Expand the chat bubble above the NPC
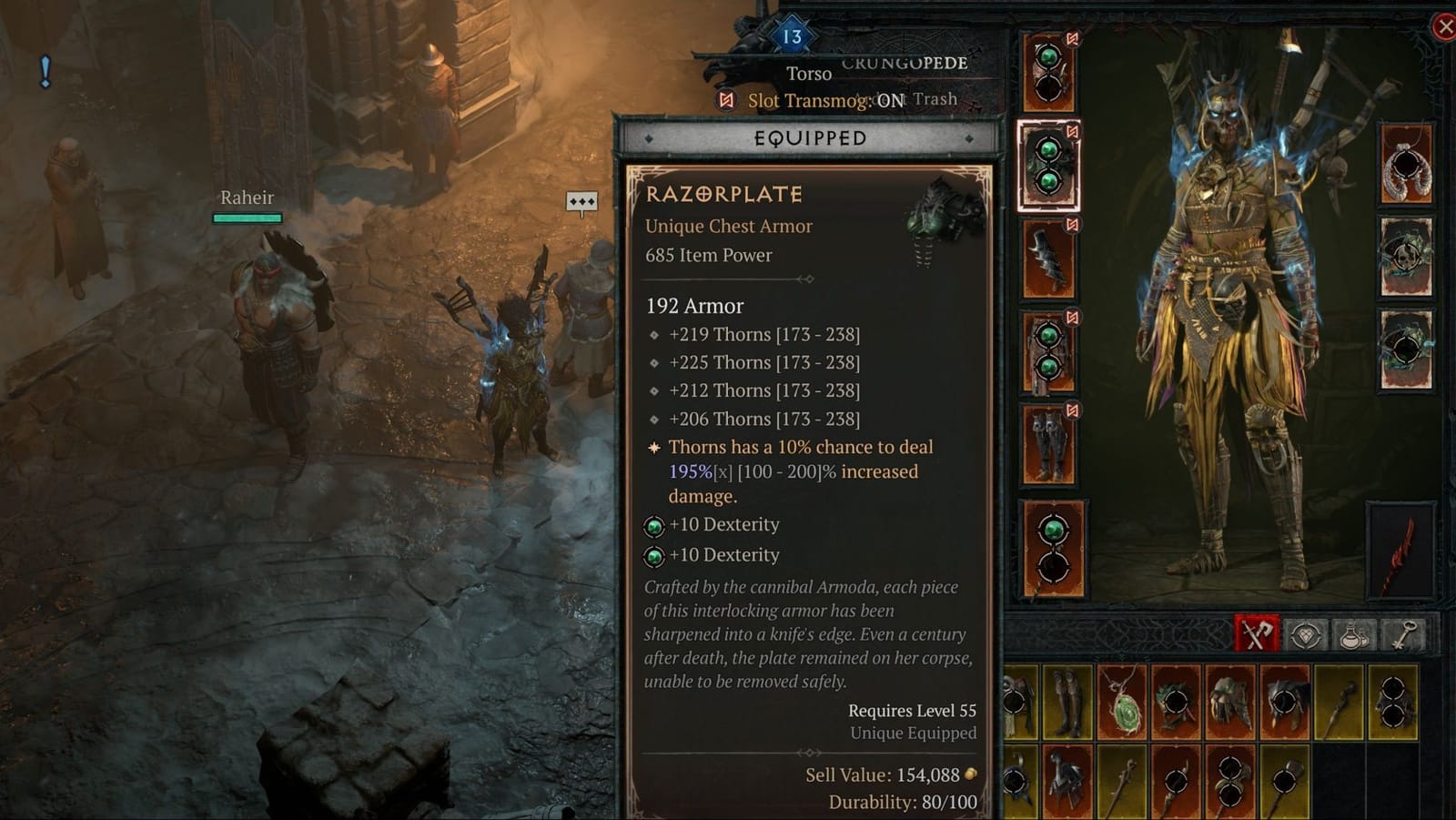The width and height of the screenshot is (1456, 820). tap(582, 202)
